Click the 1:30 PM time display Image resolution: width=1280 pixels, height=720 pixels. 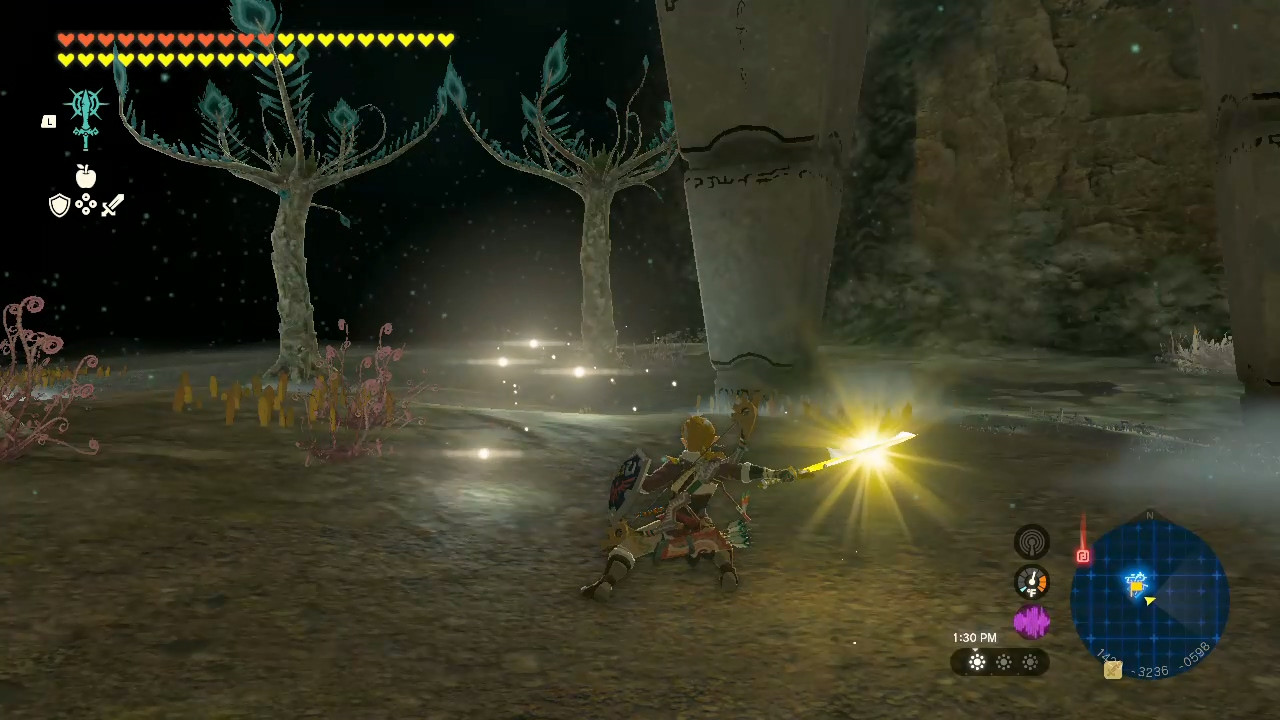(974, 637)
